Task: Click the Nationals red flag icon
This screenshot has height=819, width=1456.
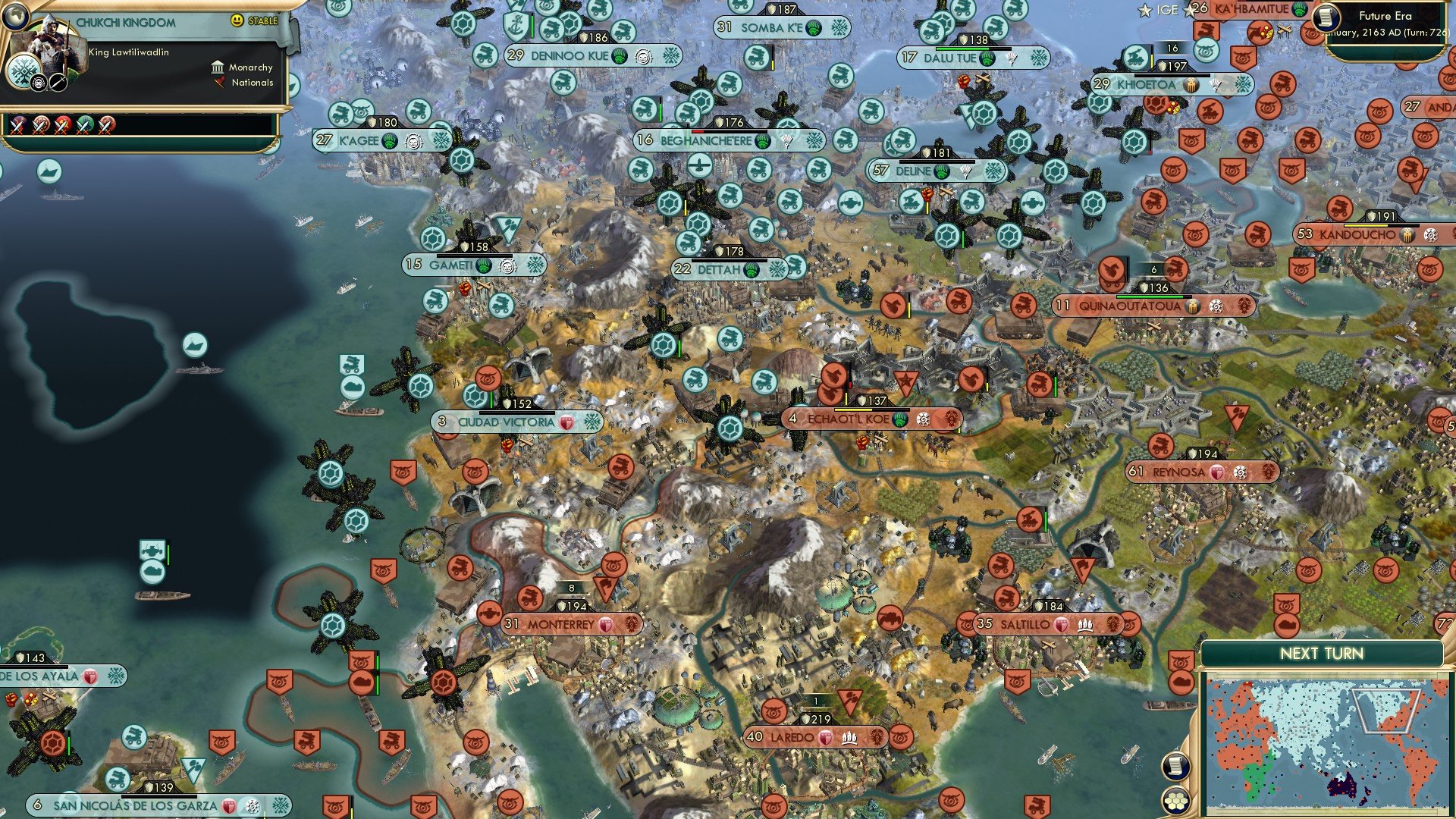Action: (x=220, y=81)
